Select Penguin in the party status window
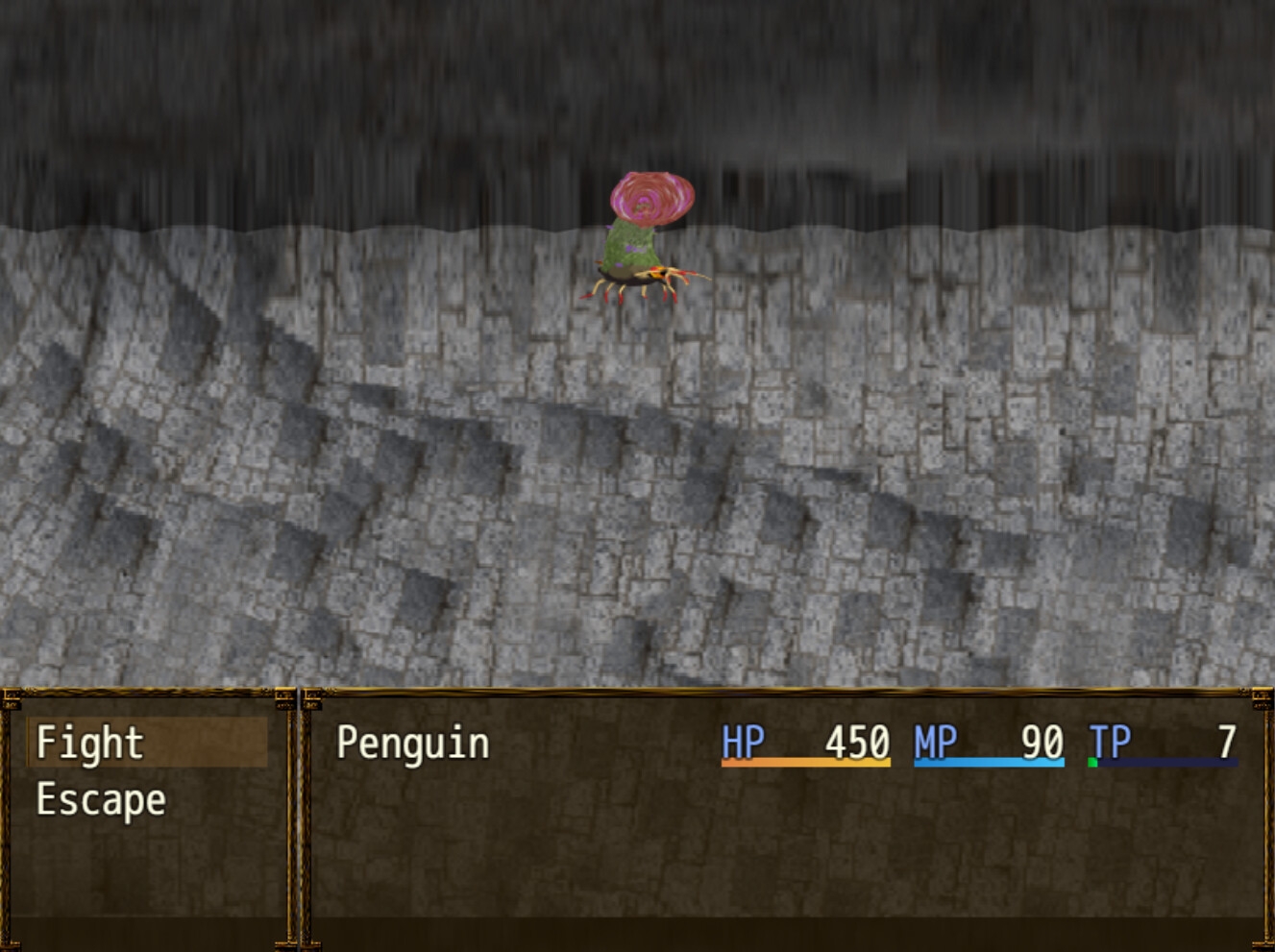 pyautogui.click(x=413, y=744)
